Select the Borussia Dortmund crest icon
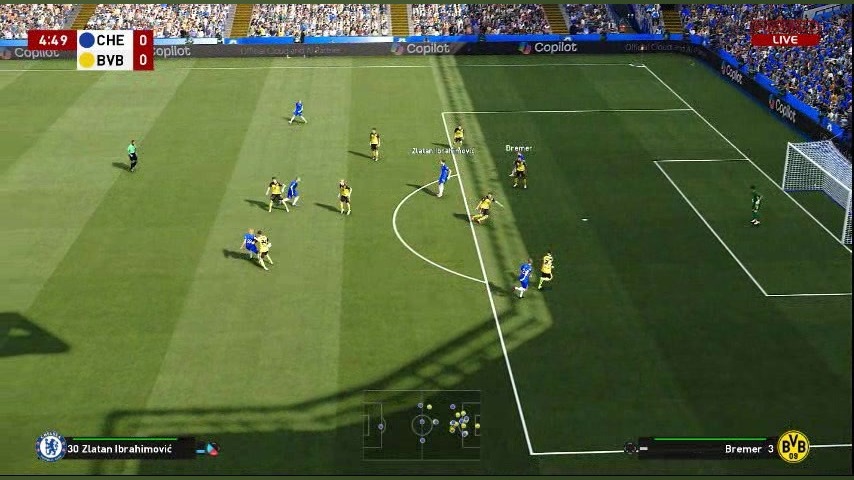This screenshot has height=480, width=854. [x=793, y=447]
